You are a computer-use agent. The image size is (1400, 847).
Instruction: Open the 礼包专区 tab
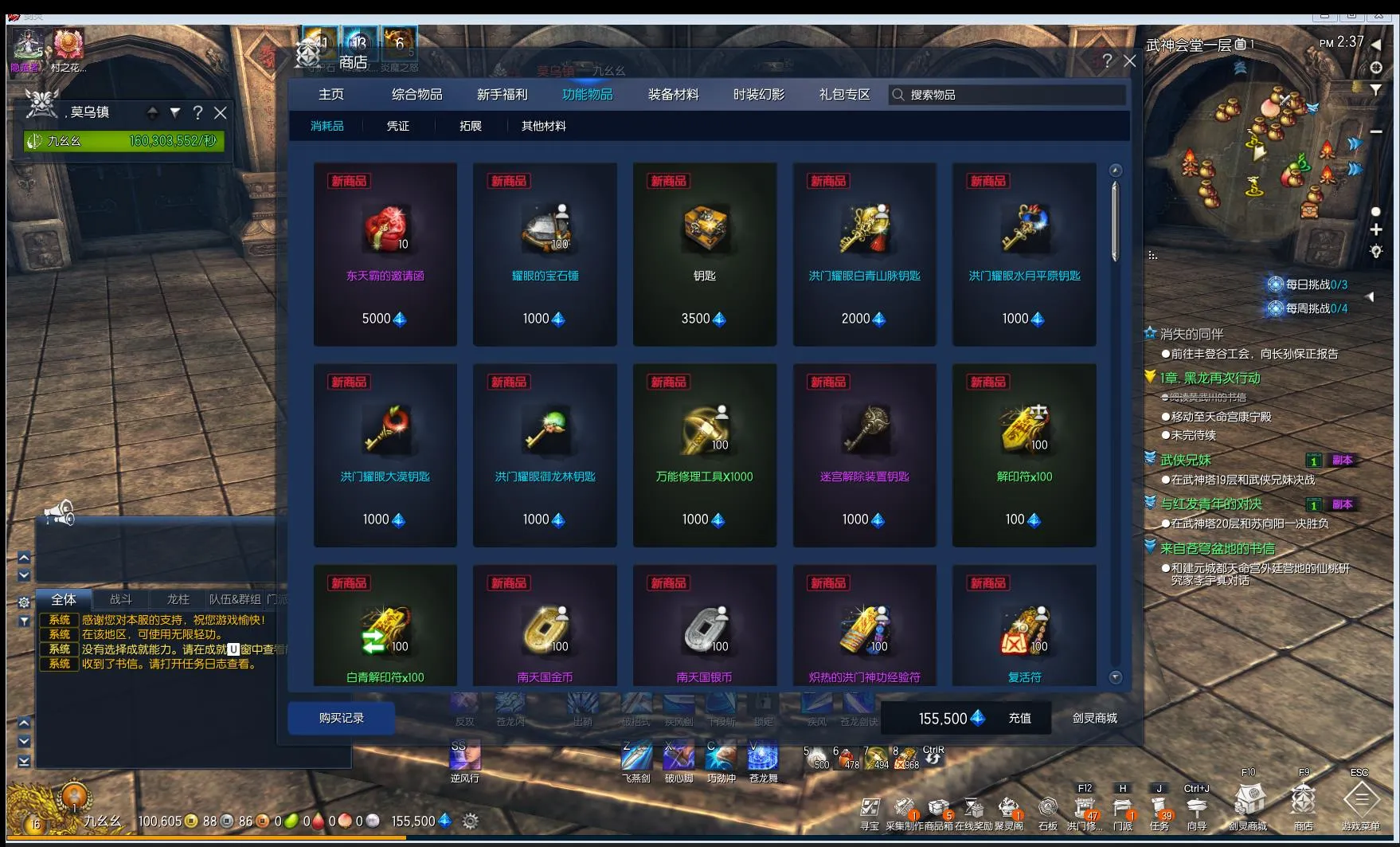click(844, 95)
